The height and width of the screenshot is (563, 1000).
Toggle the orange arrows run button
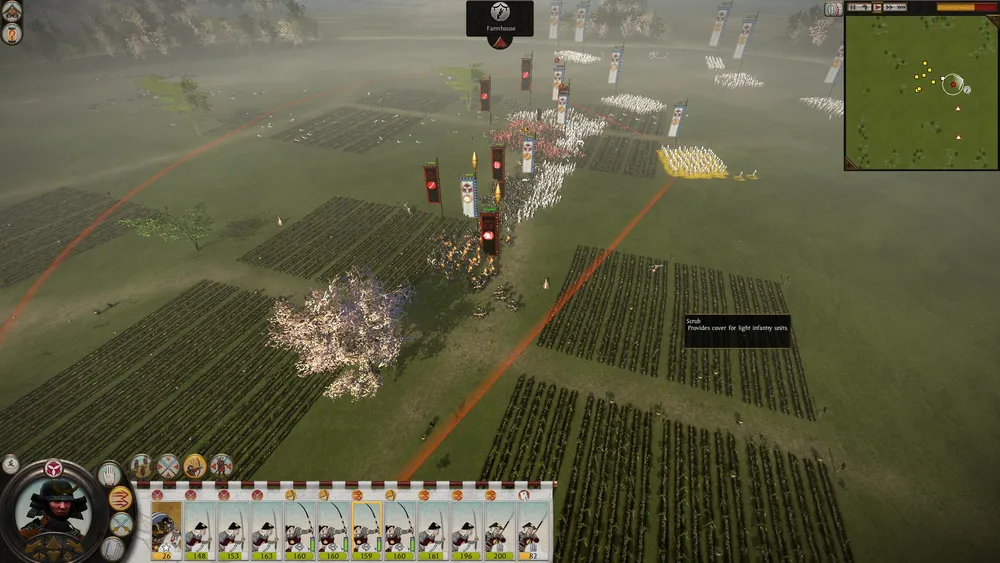click(x=121, y=498)
